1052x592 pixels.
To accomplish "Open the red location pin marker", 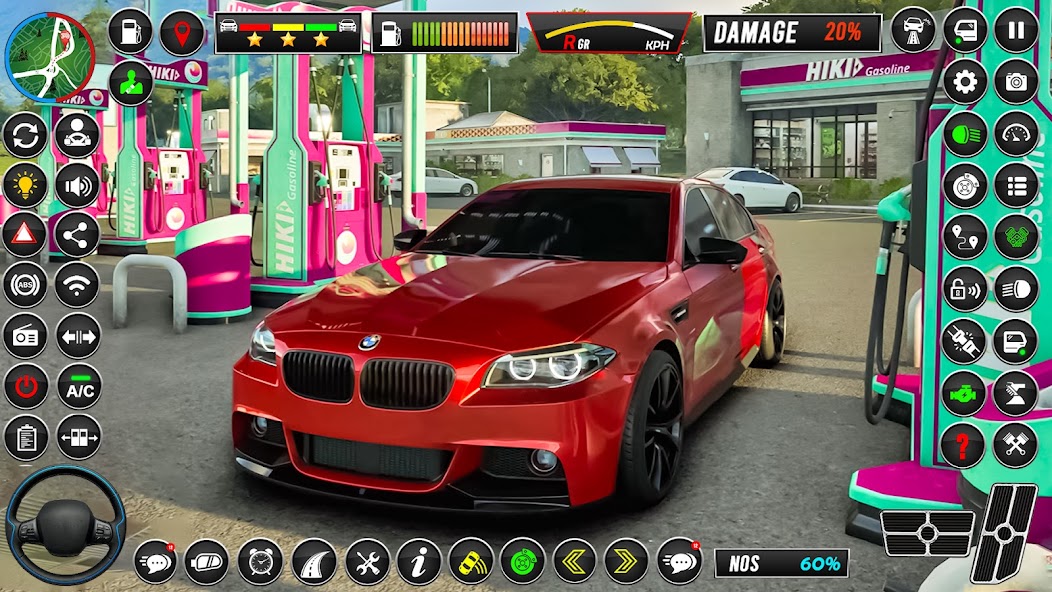I will coord(182,32).
